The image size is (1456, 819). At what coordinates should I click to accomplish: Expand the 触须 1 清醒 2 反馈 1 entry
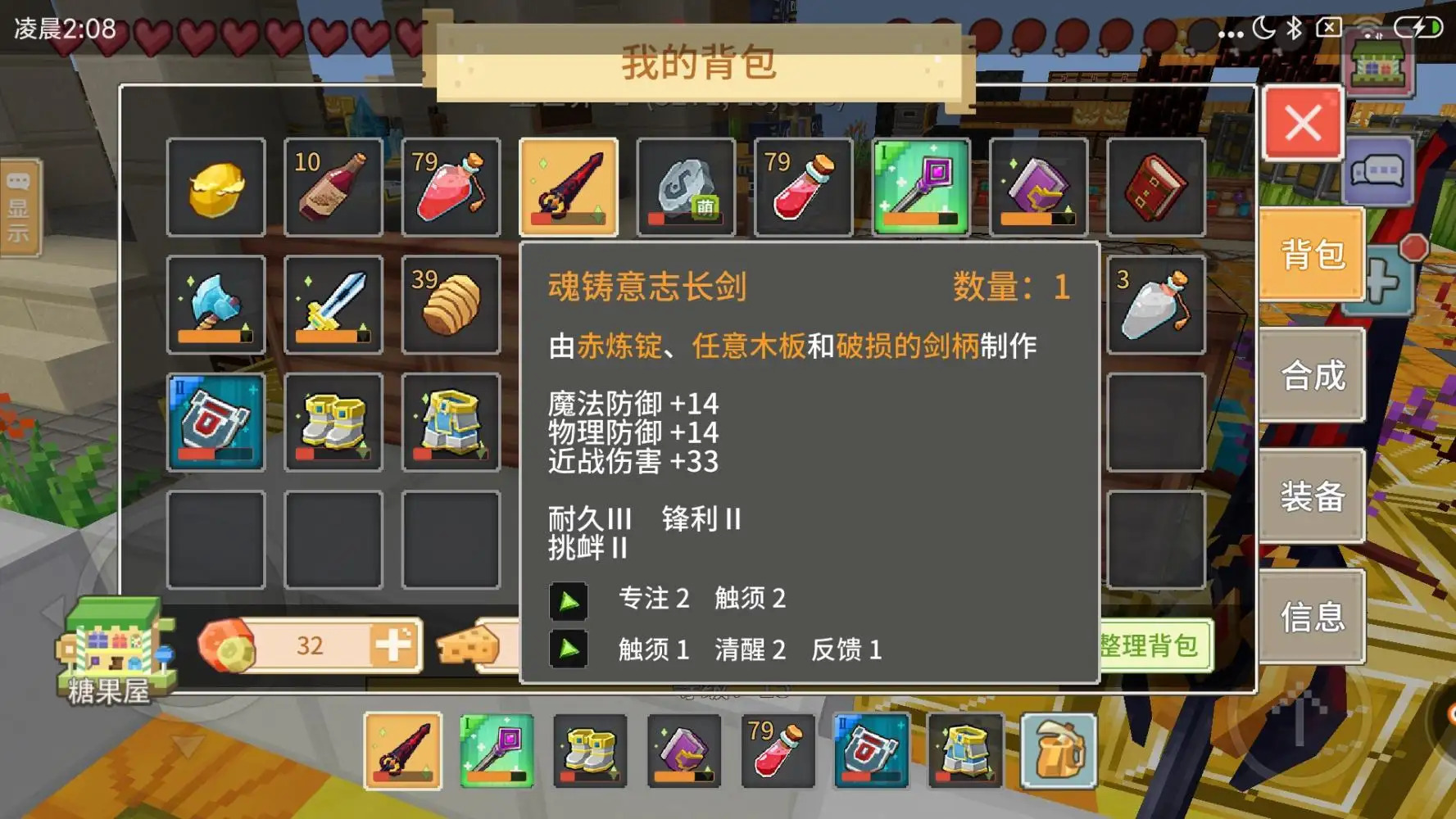(x=569, y=649)
